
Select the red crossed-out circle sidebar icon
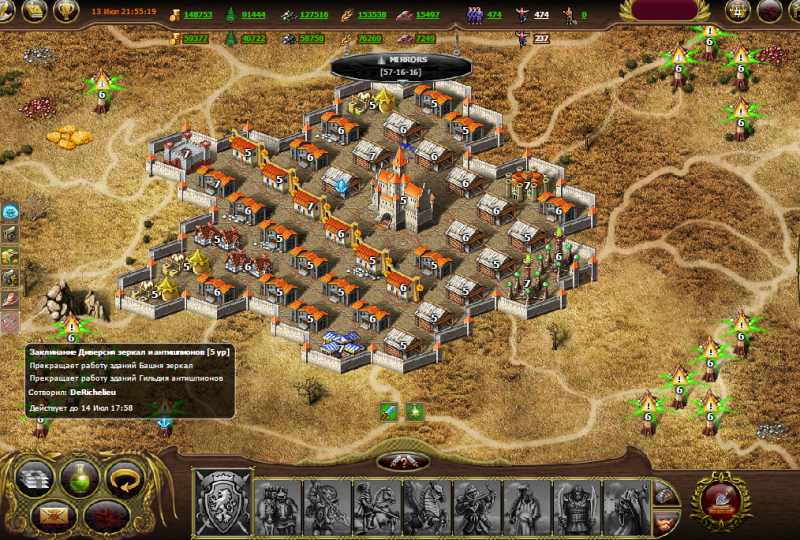click(x=11, y=323)
